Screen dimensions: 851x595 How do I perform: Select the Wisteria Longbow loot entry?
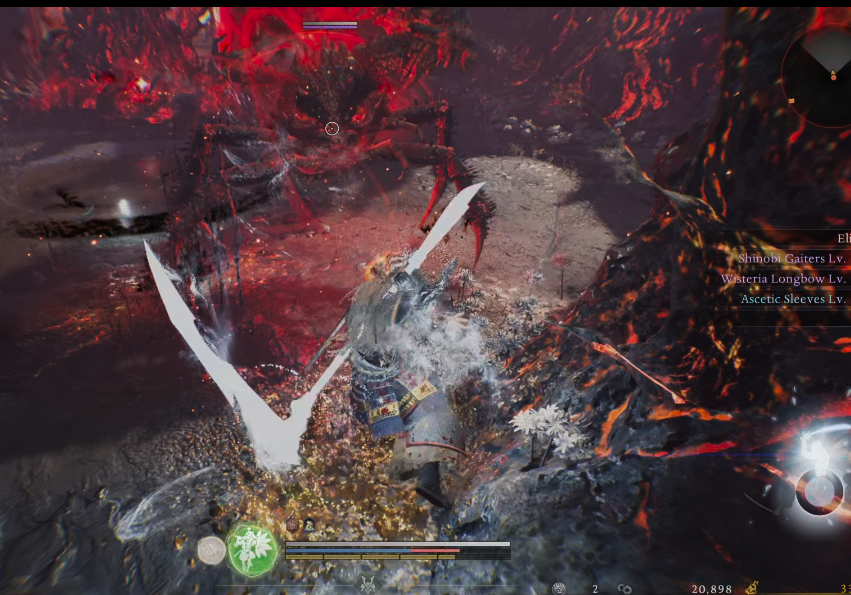point(784,279)
